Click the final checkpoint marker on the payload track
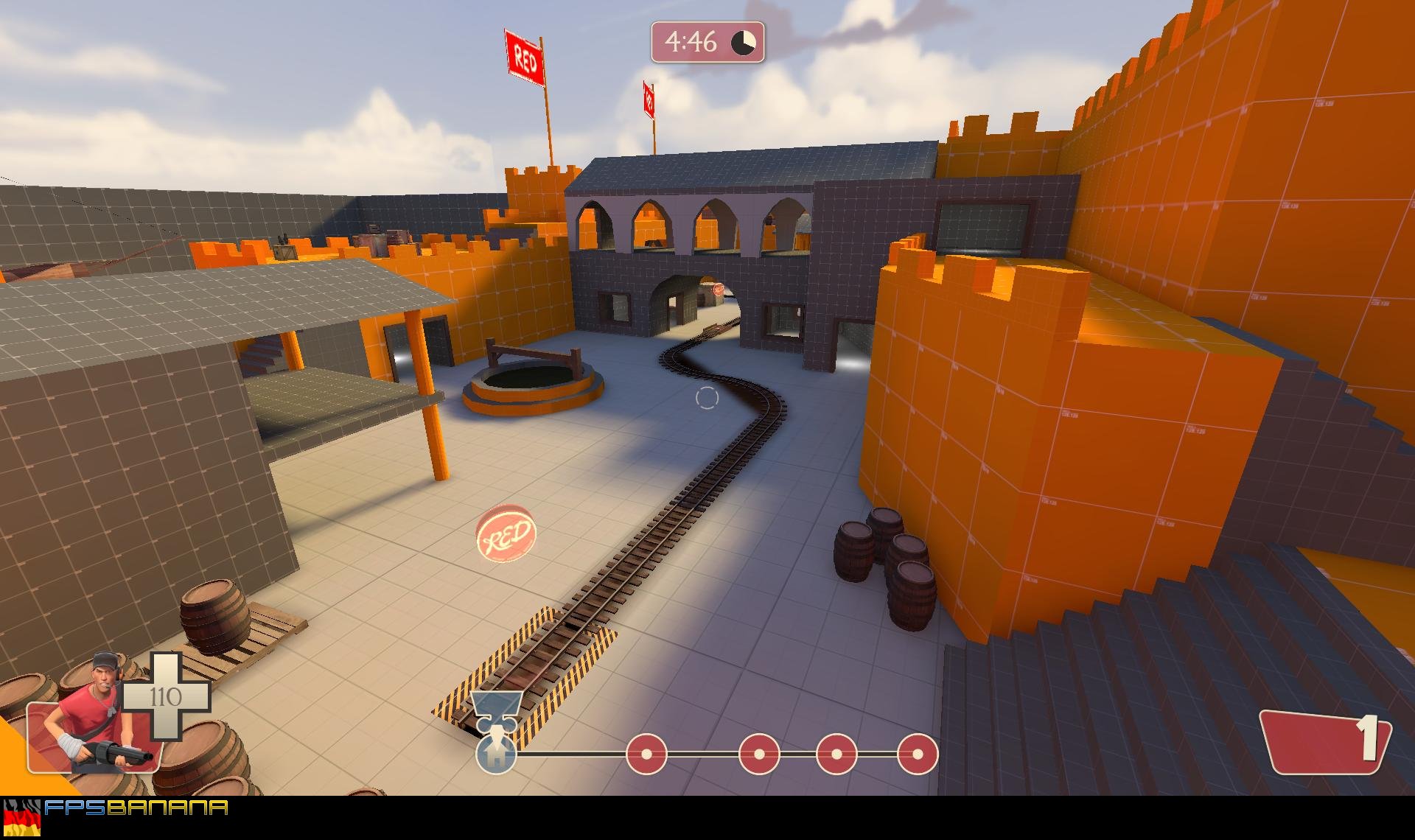Screen dimensions: 1415x840 pyautogui.click(x=917, y=754)
